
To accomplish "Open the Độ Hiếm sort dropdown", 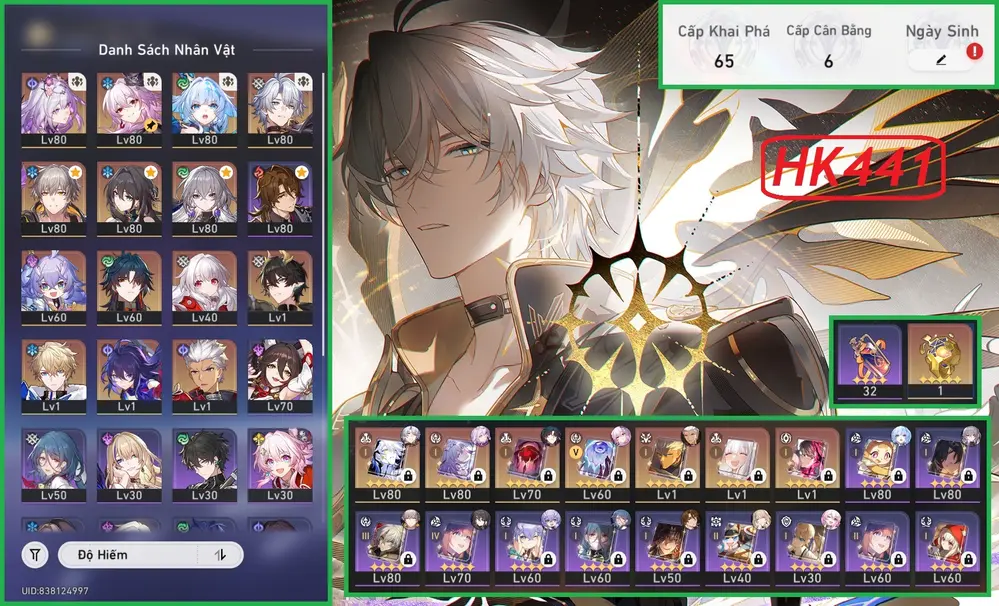I will click(131, 554).
